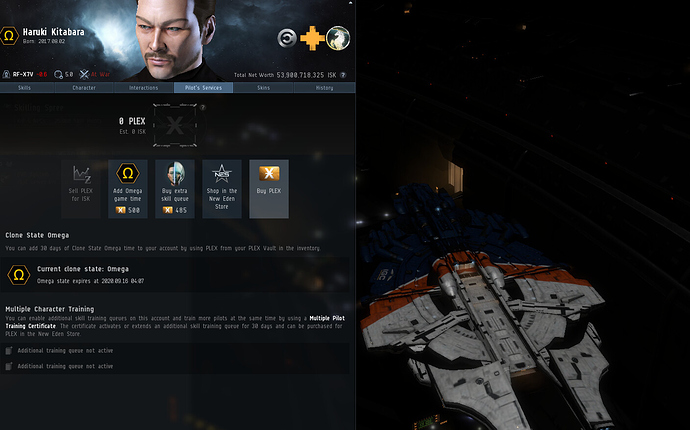Click the RF-X7V location link

[24, 74]
